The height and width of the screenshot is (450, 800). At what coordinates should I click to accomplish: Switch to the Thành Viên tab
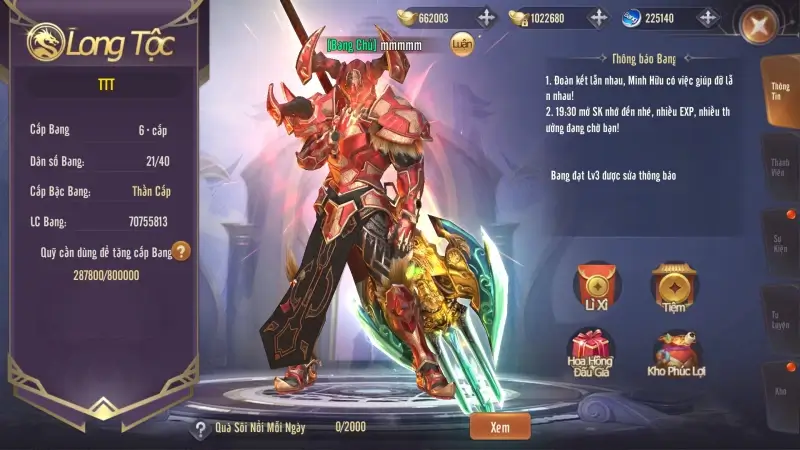click(780, 166)
